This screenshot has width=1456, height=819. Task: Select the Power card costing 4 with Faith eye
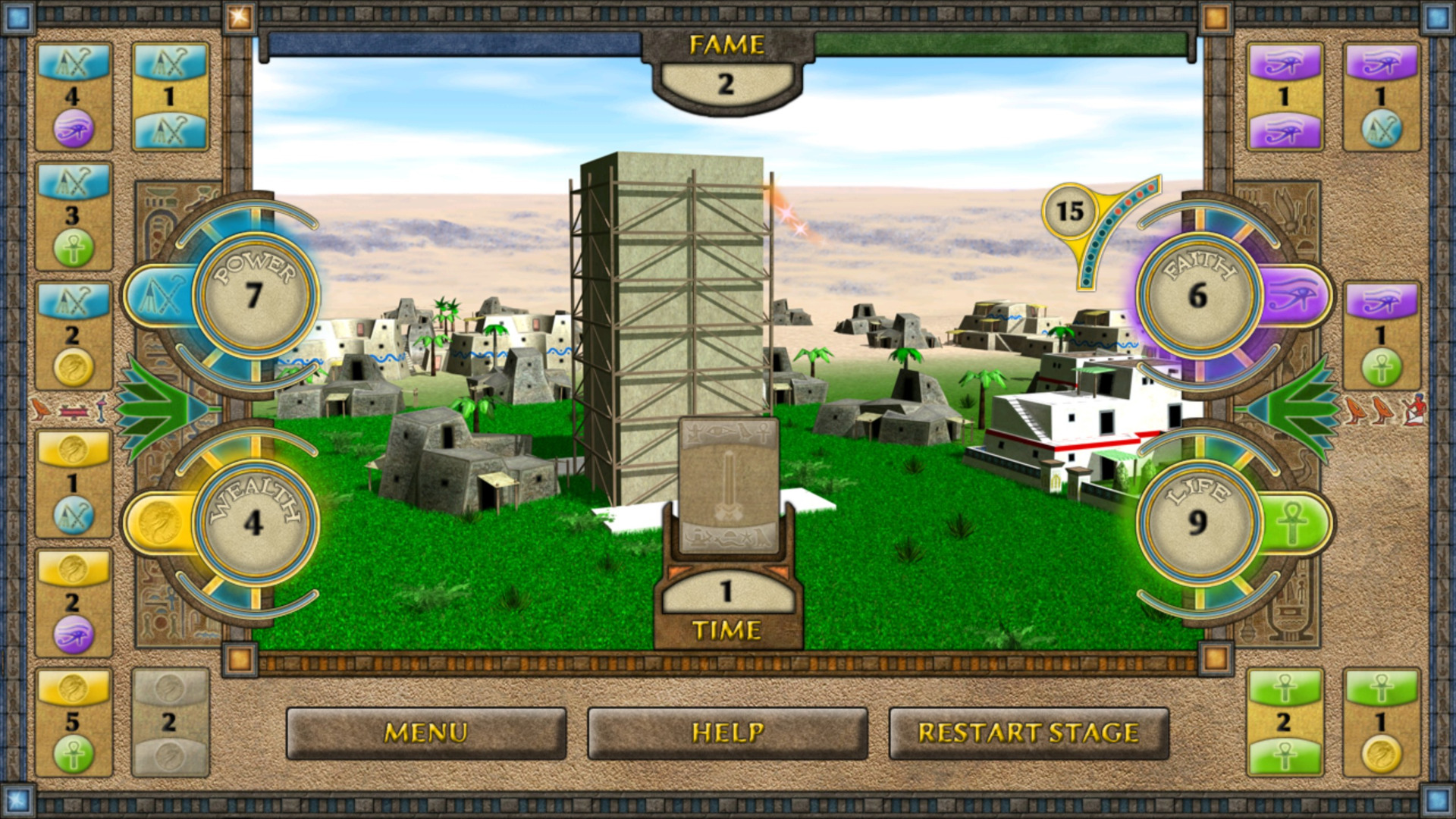pyautogui.click(x=74, y=96)
